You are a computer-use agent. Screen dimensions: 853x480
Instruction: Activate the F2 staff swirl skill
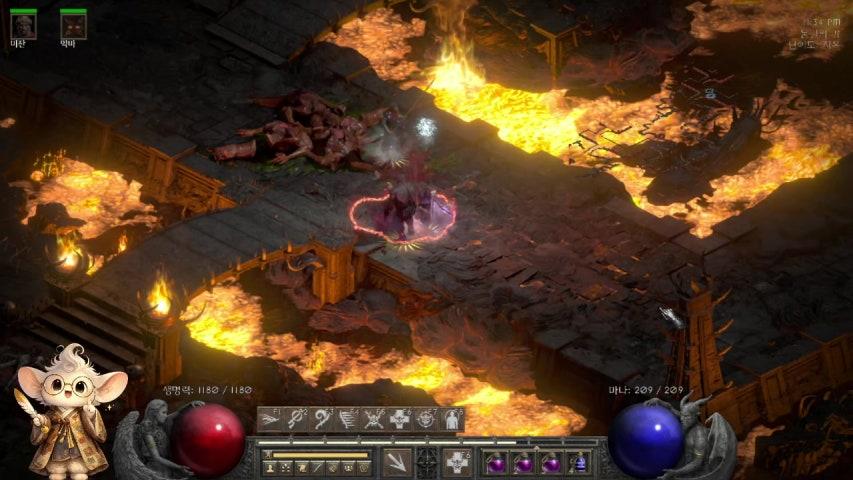pyautogui.click(x=295, y=420)
